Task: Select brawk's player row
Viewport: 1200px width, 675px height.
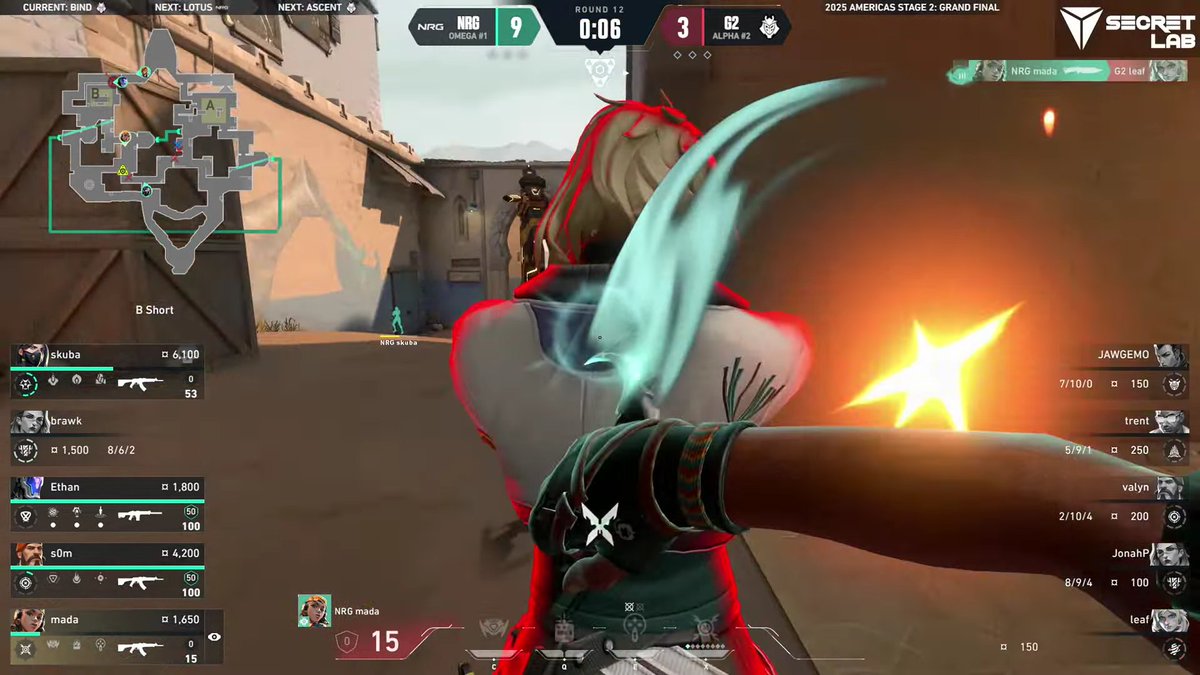Action: click(x=107, y=436)
